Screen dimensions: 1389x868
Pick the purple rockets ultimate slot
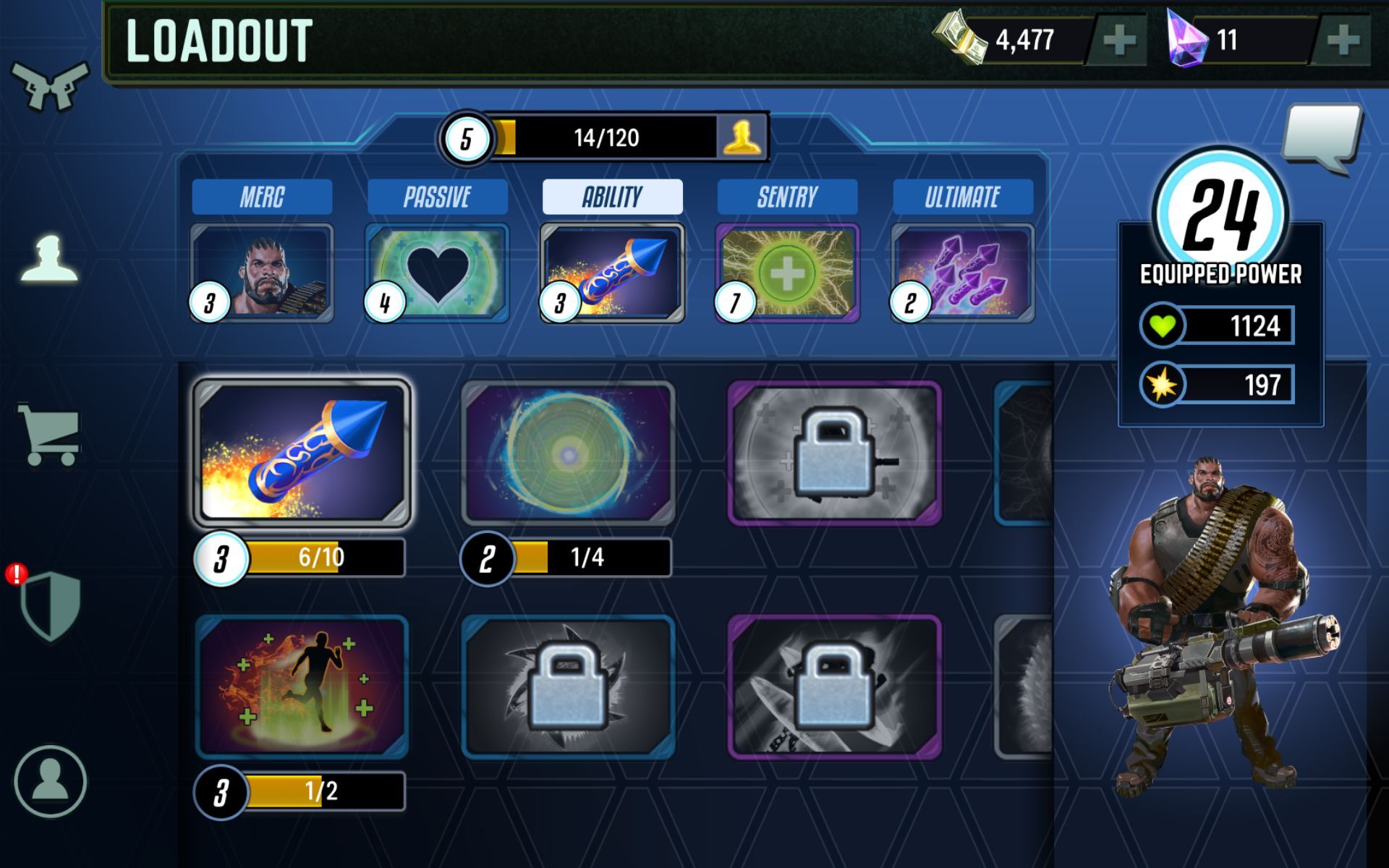tap(962, 273)
